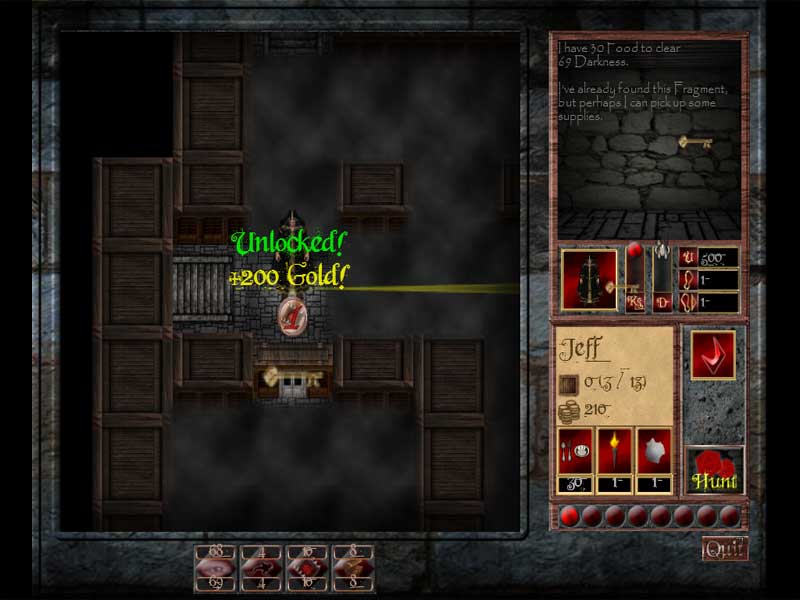Select the food plate and cutlery item
800x600 pixels.
[574, 453]
